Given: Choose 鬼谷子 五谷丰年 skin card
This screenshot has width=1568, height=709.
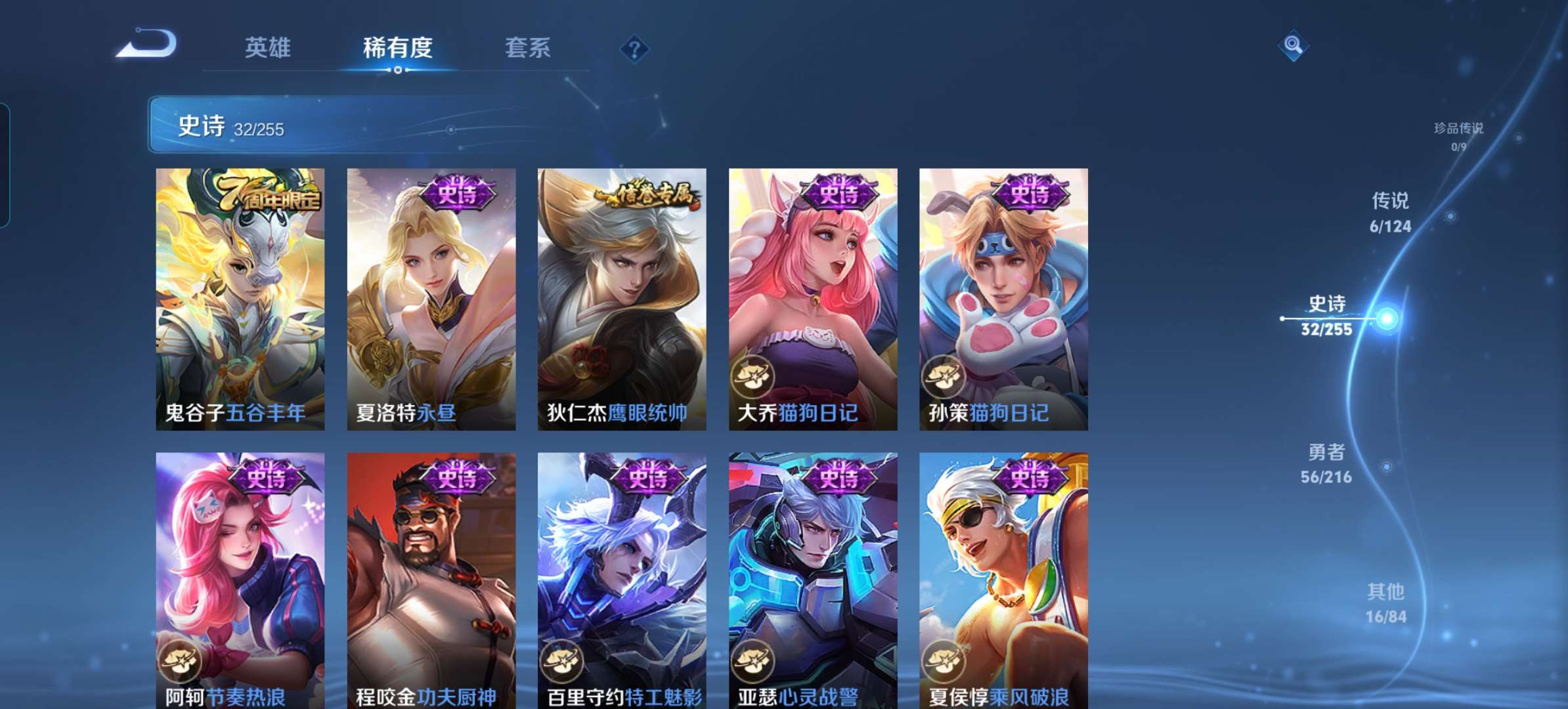Looking at the screenshot, I should click(x=240, y=299).
